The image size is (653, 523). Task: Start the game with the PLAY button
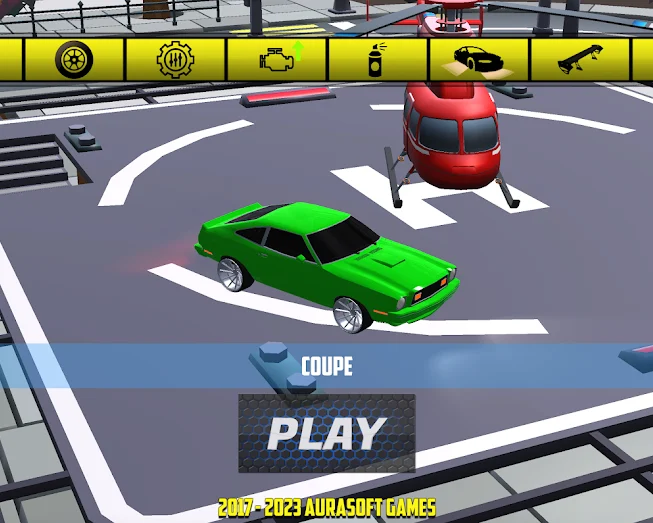(326, 432)
